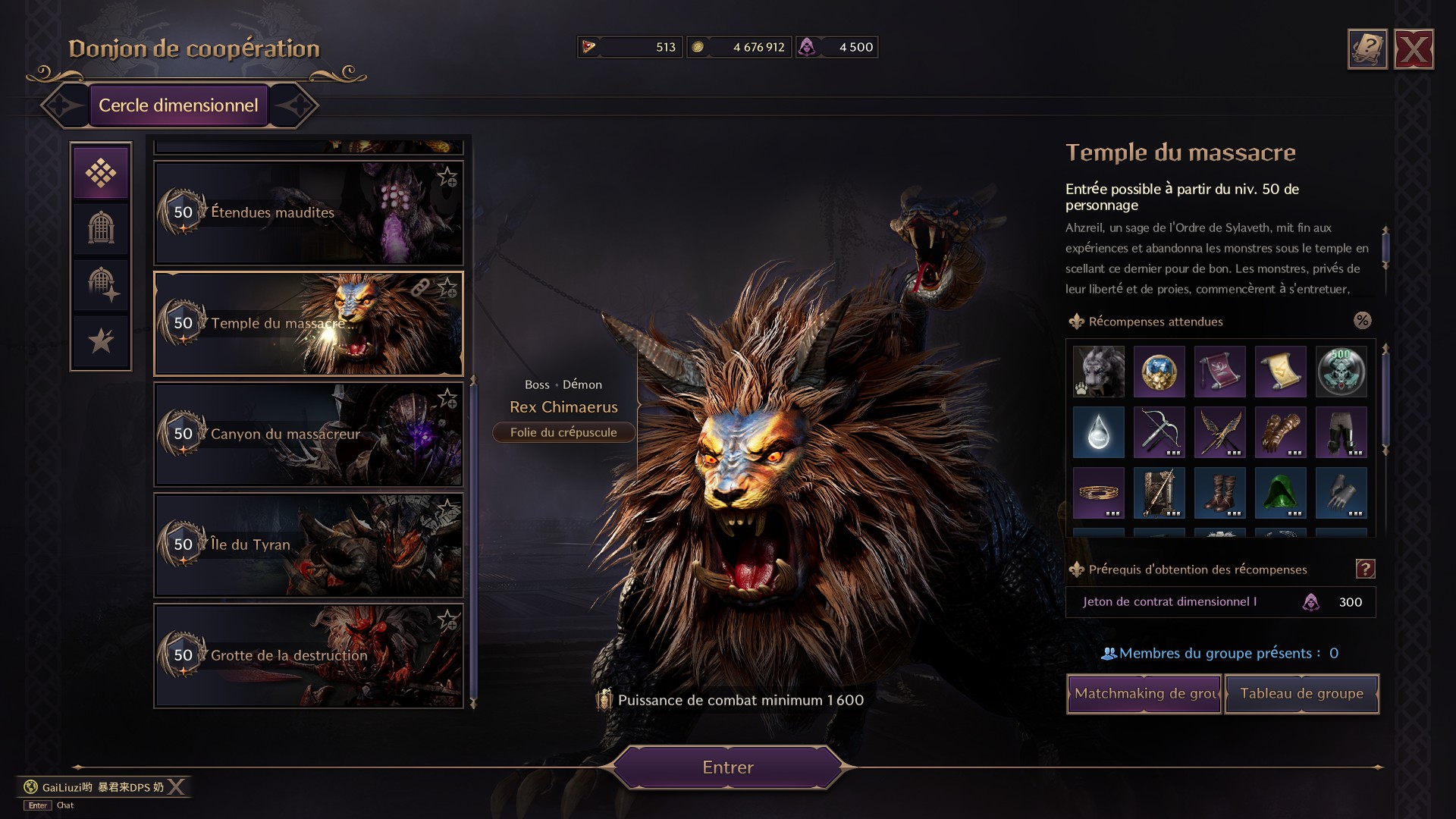
Task: Open the help question mark icon top right
Action: 1367,45
